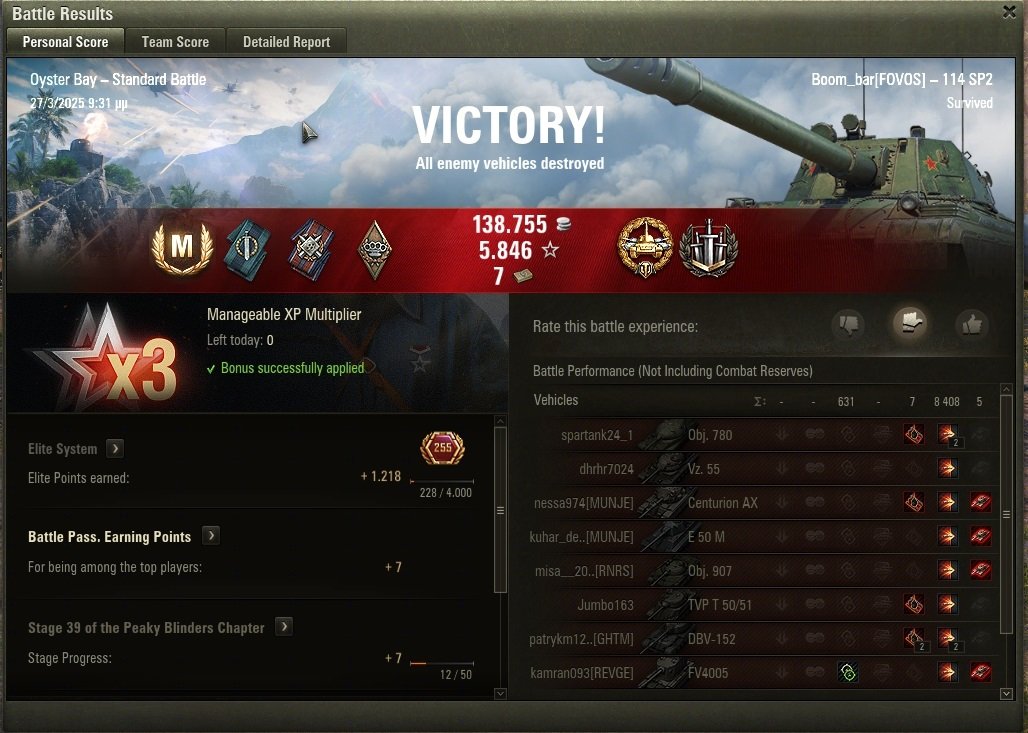Image resolution: width=1028 pixels, height=733 pixels.
Task: Expand Battle Pass Earning Points details
Action: [x=210, y=536]
